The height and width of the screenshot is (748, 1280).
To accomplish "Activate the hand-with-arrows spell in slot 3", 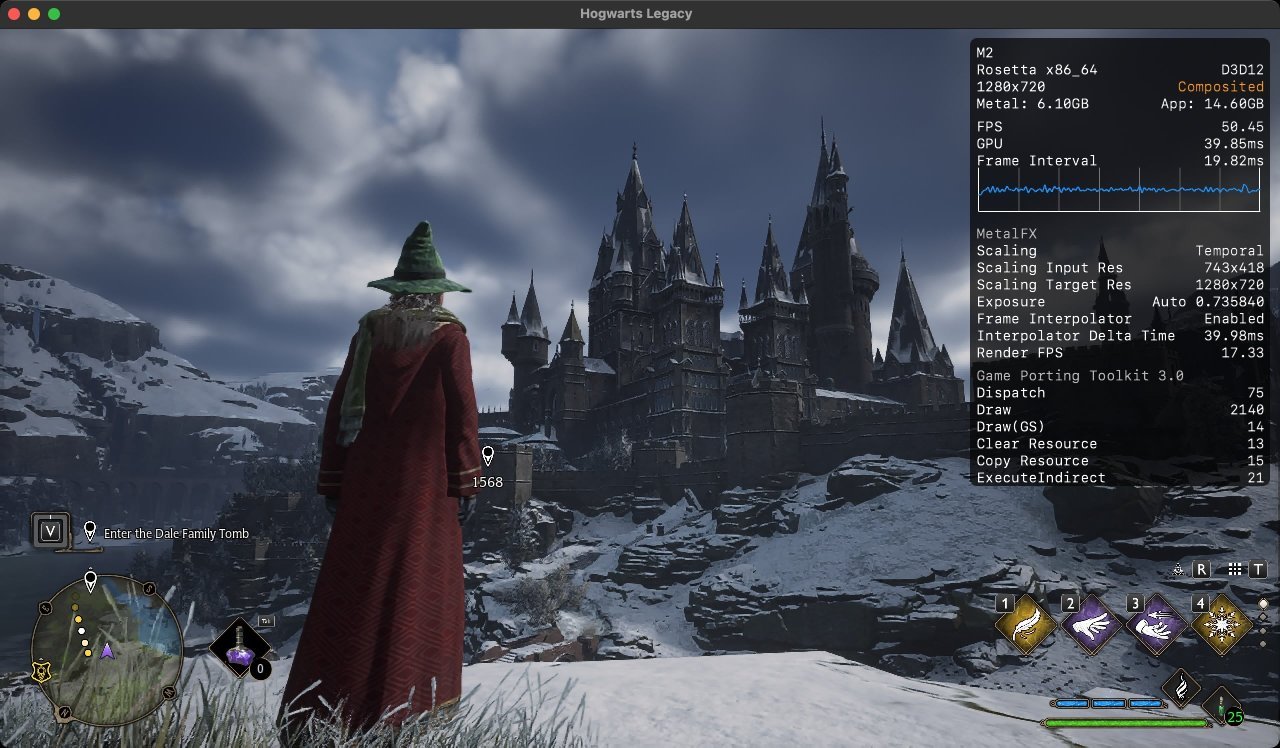I will (x=1156, y=626).
